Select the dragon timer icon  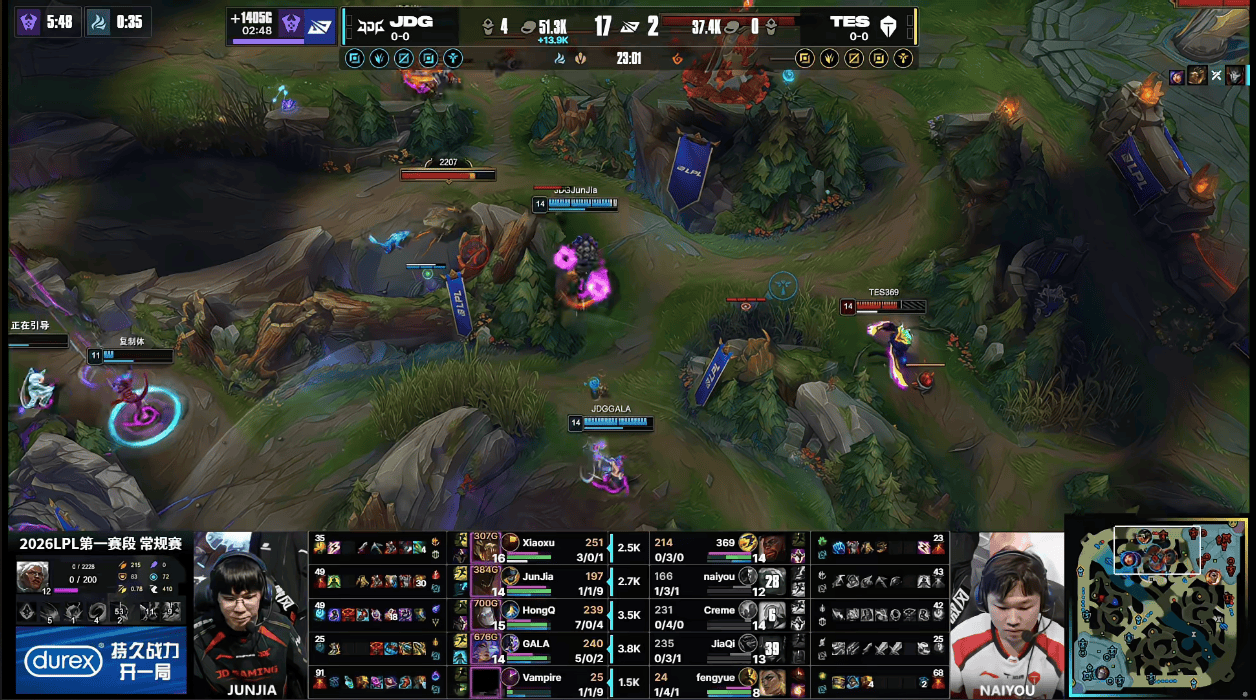point(99,21)
